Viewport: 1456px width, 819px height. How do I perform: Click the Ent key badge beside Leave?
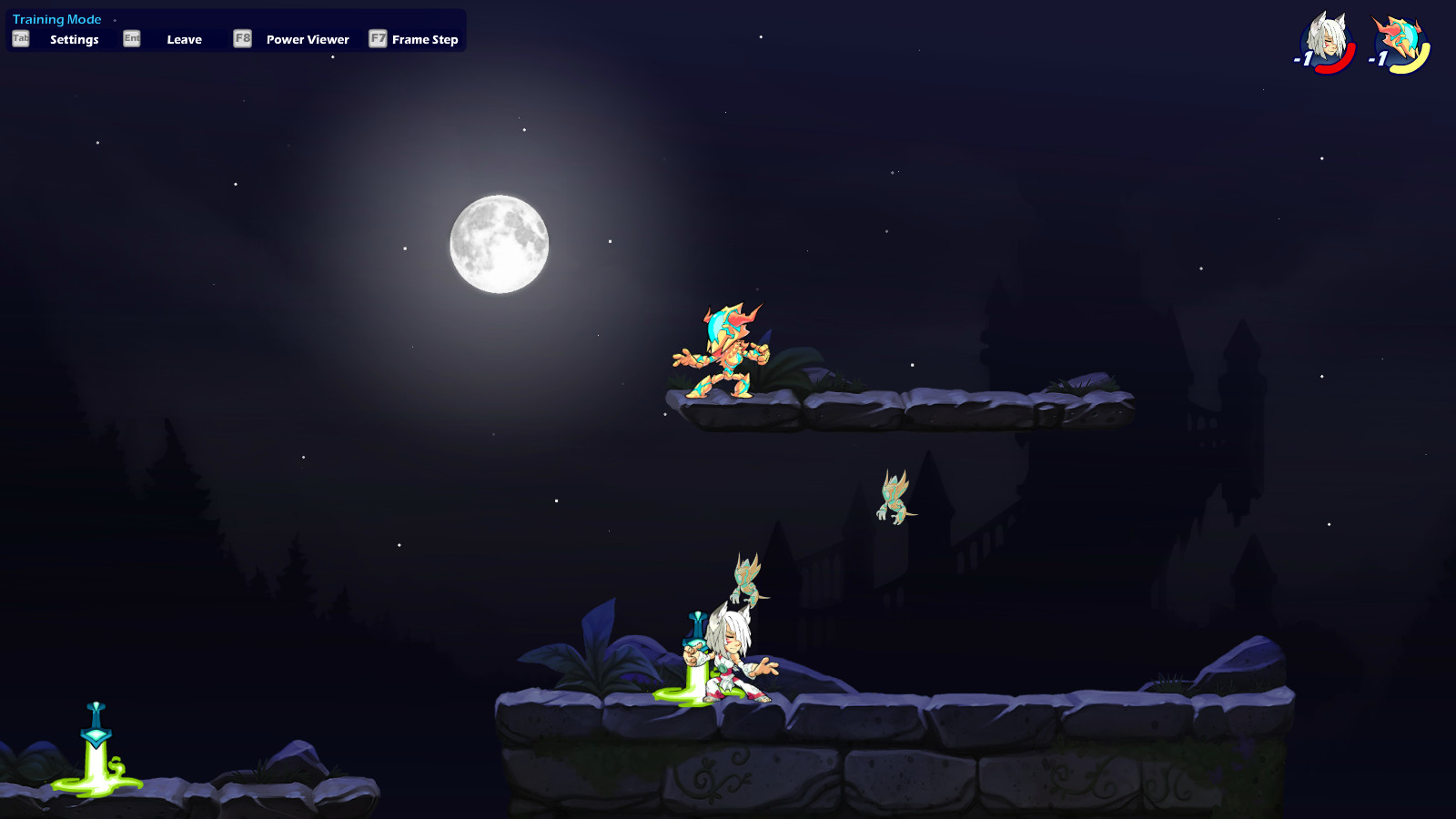click(131, 39)
